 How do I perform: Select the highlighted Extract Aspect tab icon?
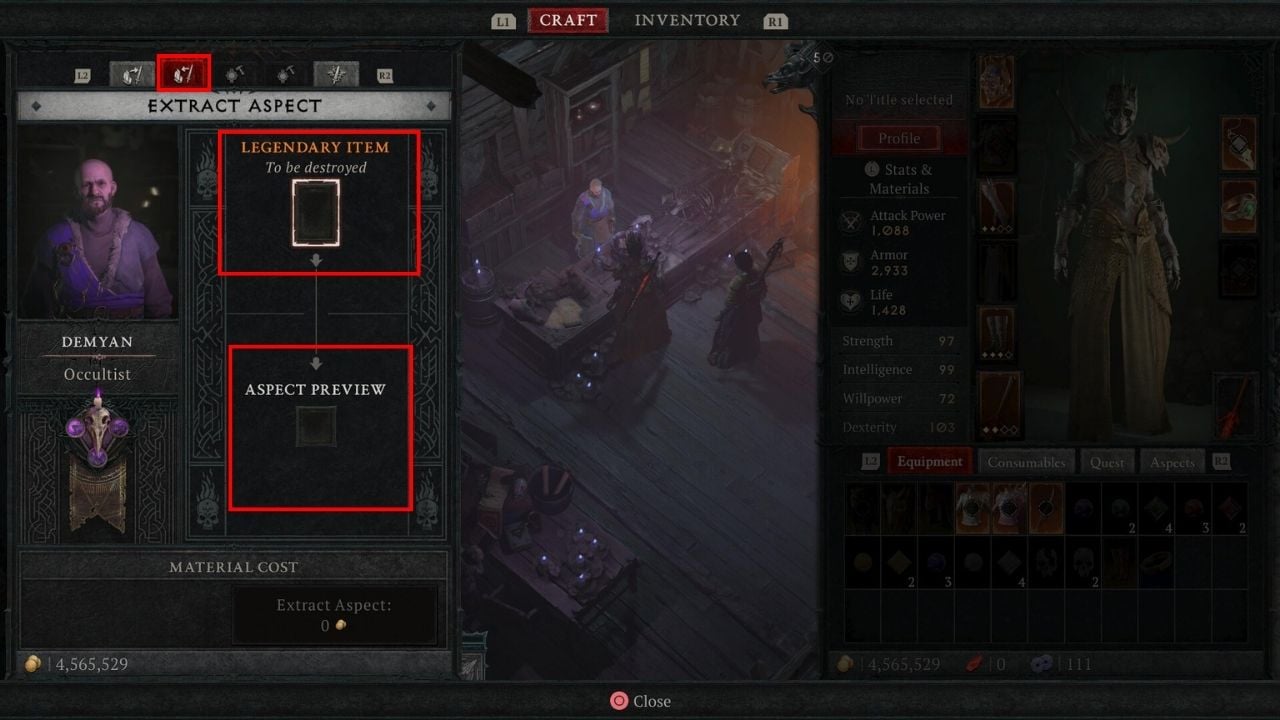click(x=183, y=73)
